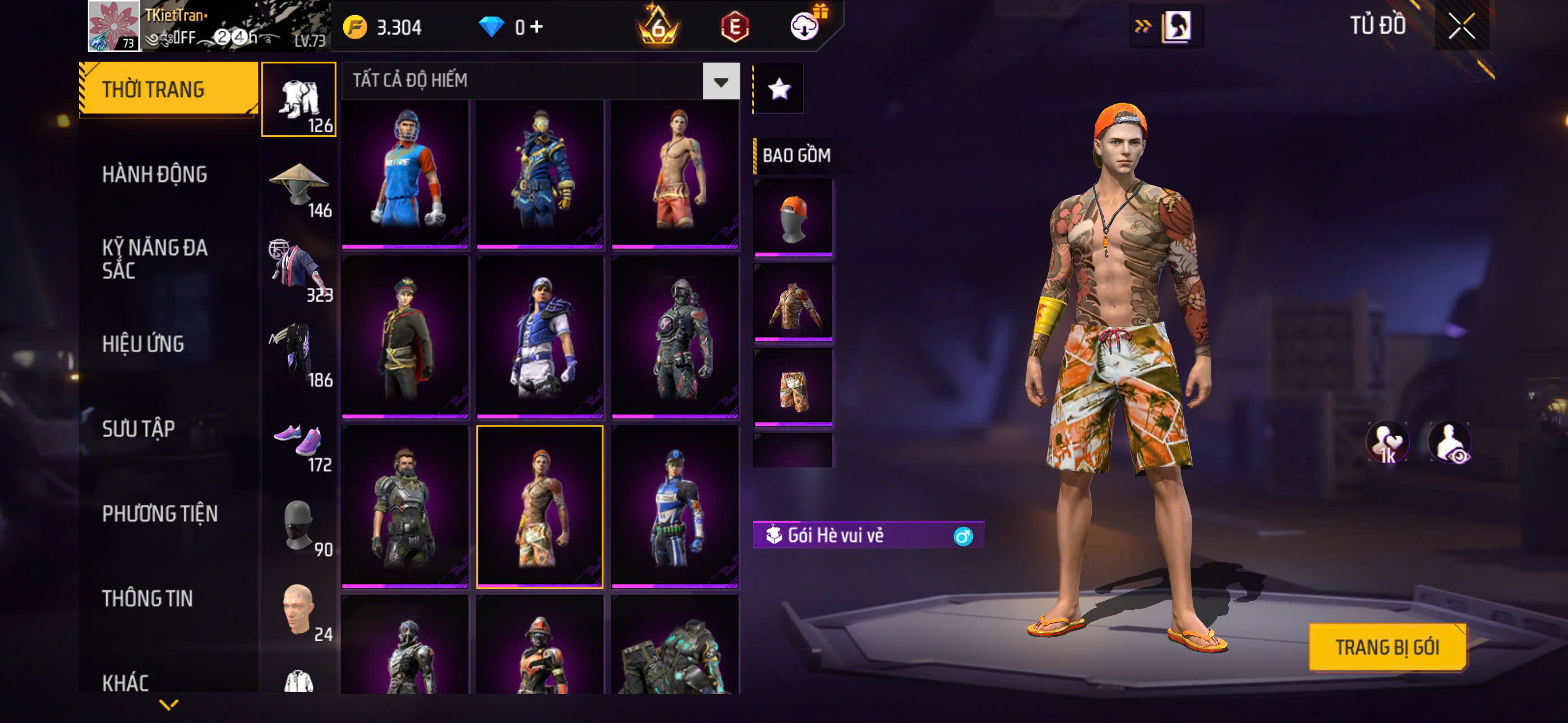Select the conical hat headwear category
1568x723 pixels.
[299, 186]
